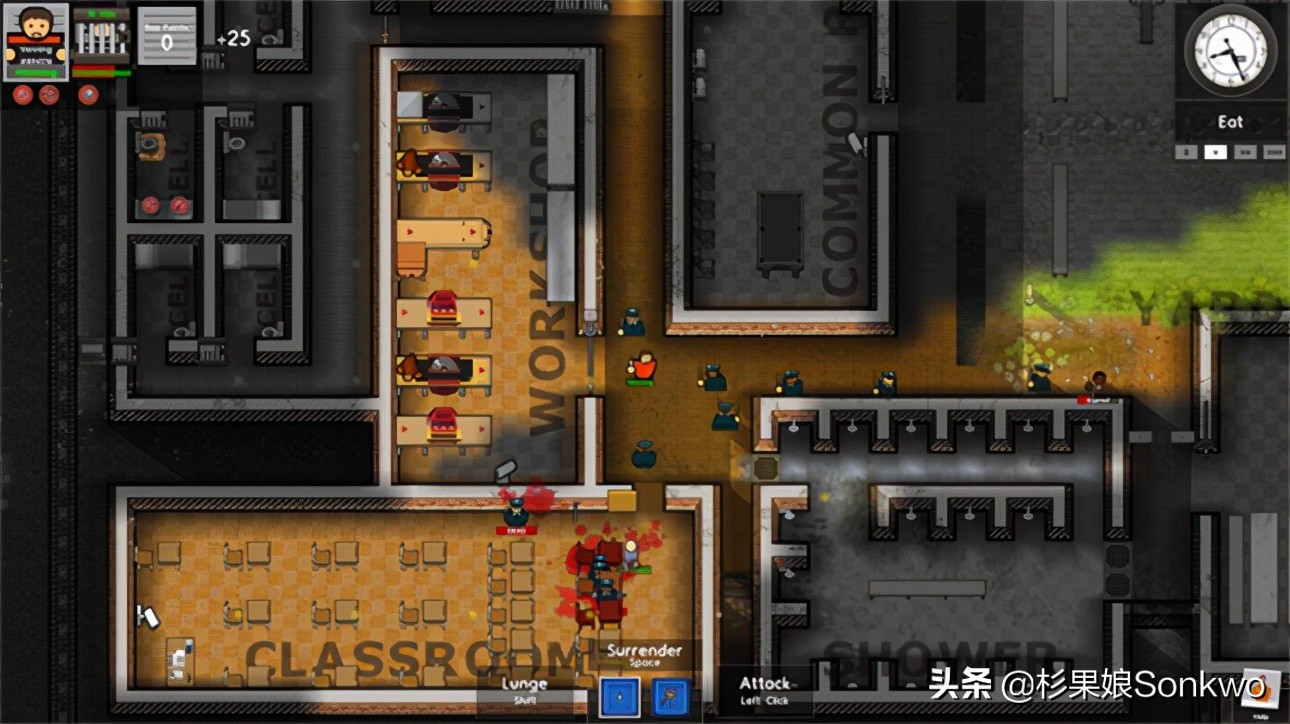Open the Eat regime label under the clock

[1230, 122]
